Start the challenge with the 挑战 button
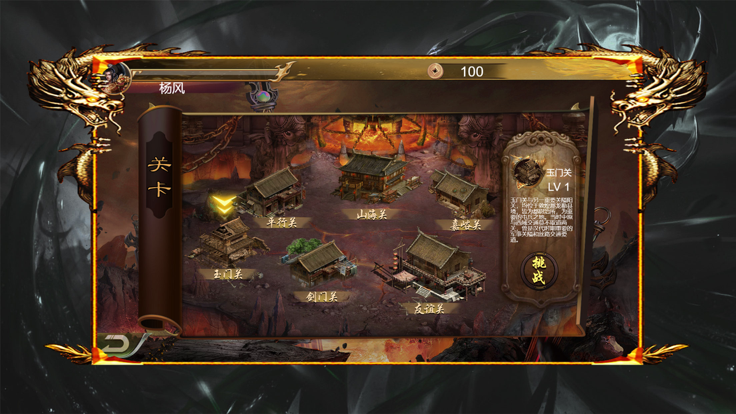Image resolution: width=736 pixels, height=414 pixels. point(538,269)
